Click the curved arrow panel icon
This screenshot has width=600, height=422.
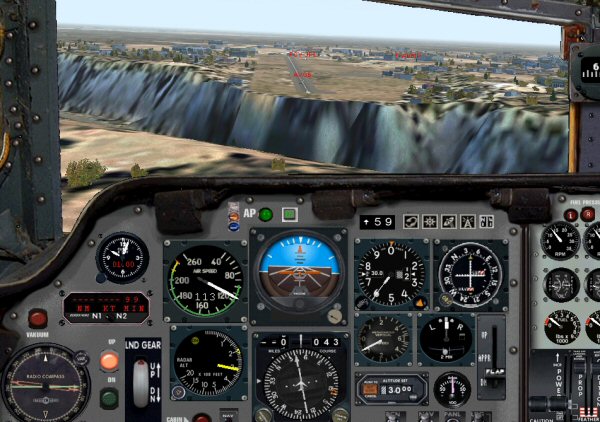click(410, 221)
